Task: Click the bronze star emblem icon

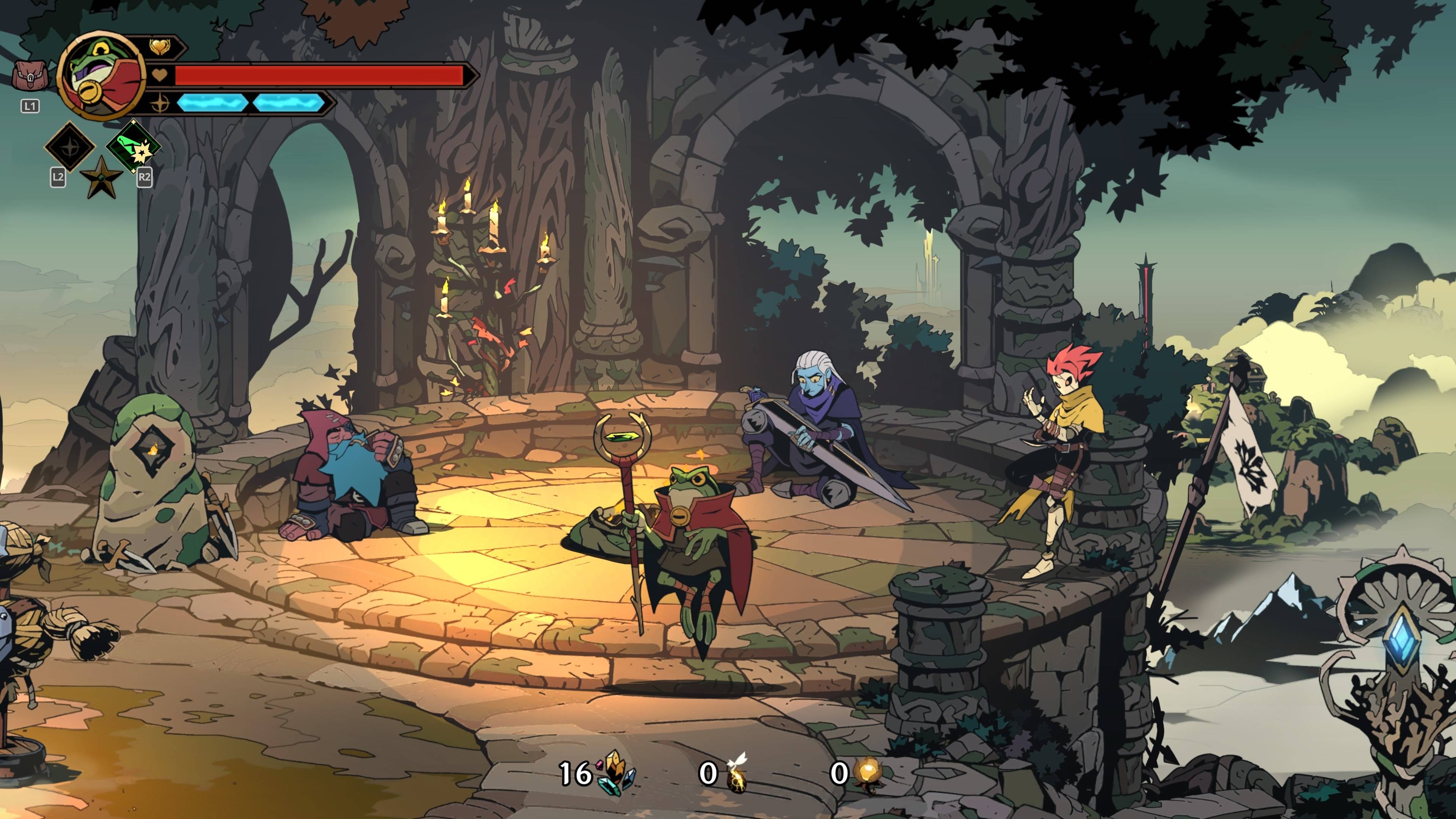Action: click(x=101, y=177)
